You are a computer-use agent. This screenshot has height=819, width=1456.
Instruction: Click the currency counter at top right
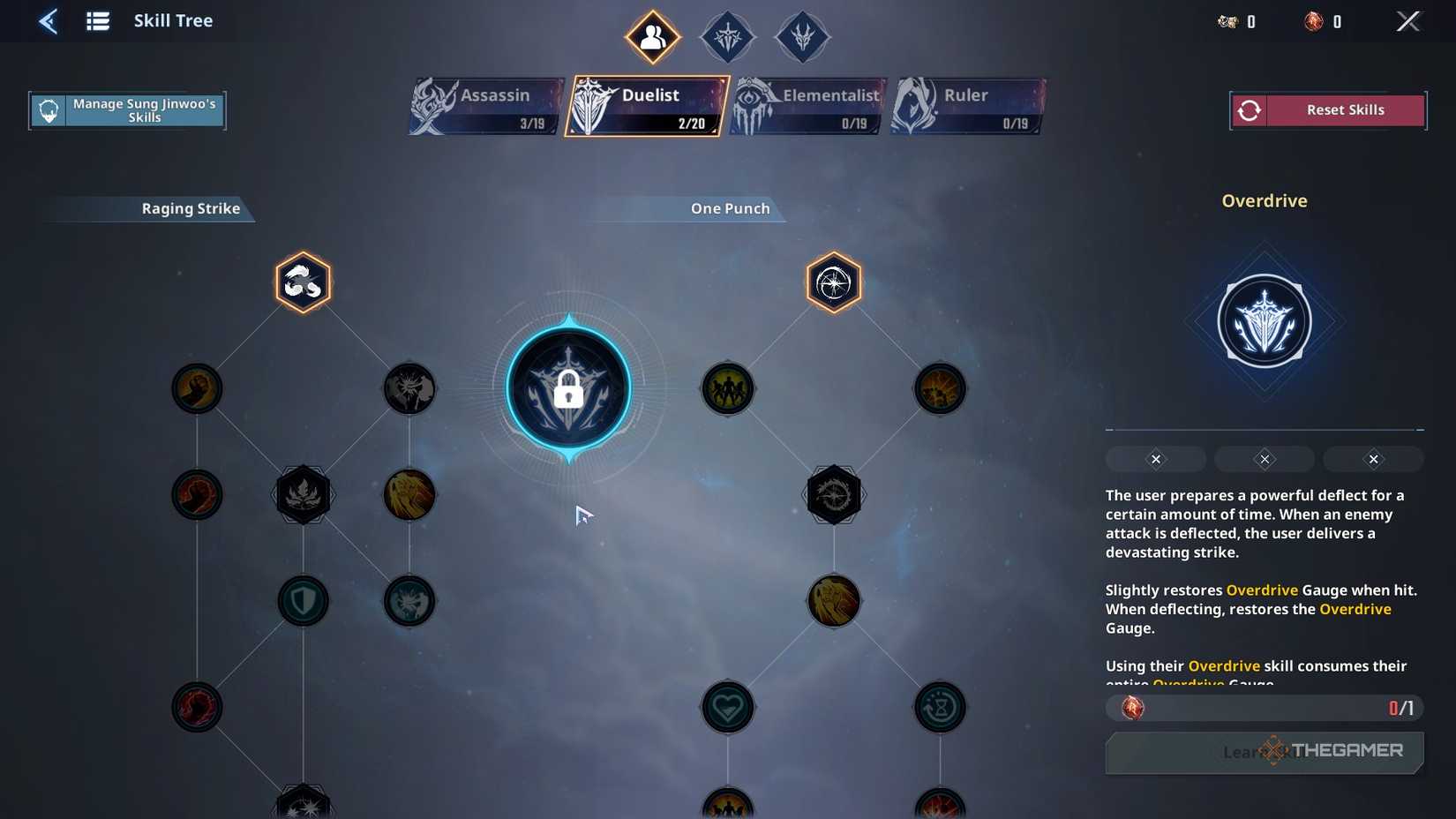pyautogui.click(x=1235, y=21)
